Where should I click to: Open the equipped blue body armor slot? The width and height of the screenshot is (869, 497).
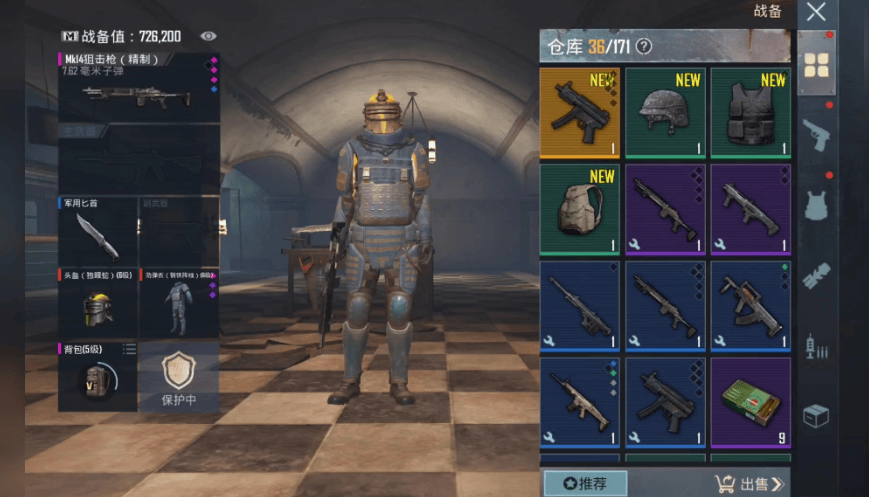178,304
